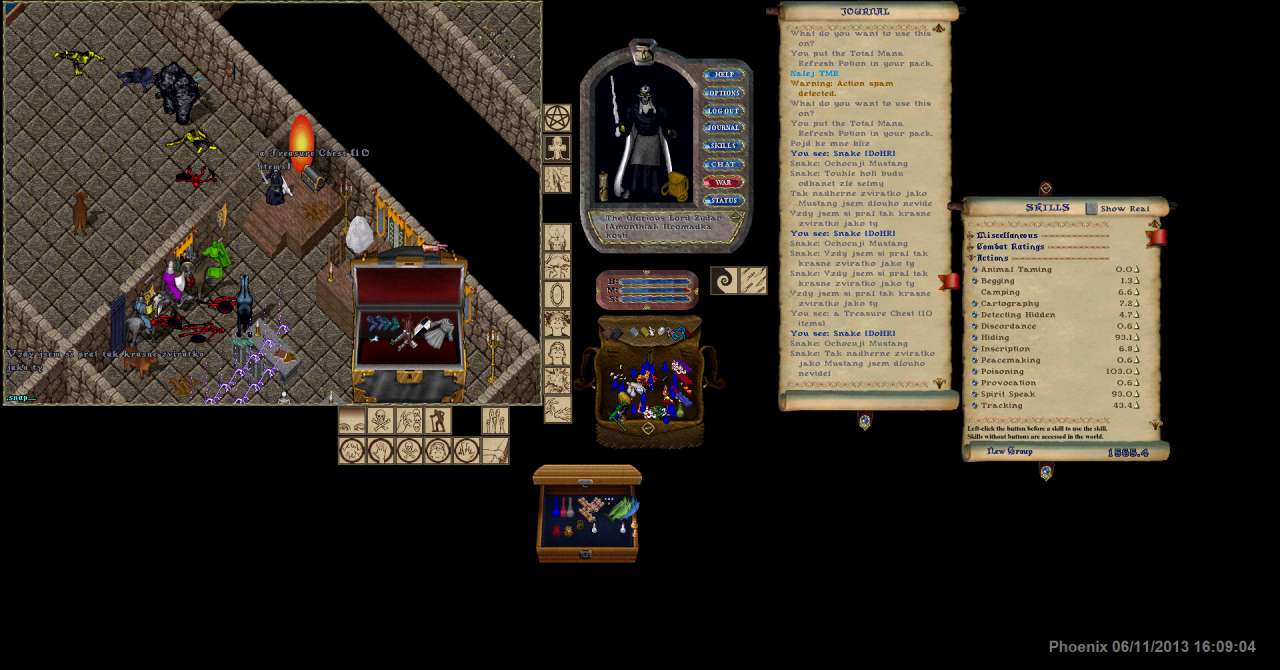Screen dimensions: 1280x670
Task: Use the Spirit Speak skill button
Action: pyautogui.click(x=975, y=394)
